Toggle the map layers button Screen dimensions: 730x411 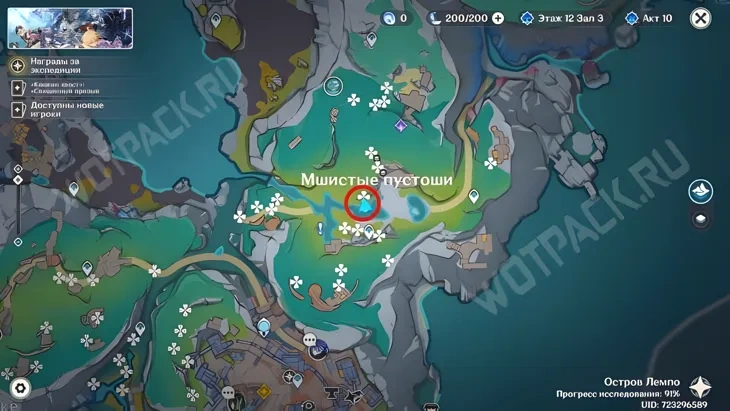pyautogui.click(x=700, y=220)
